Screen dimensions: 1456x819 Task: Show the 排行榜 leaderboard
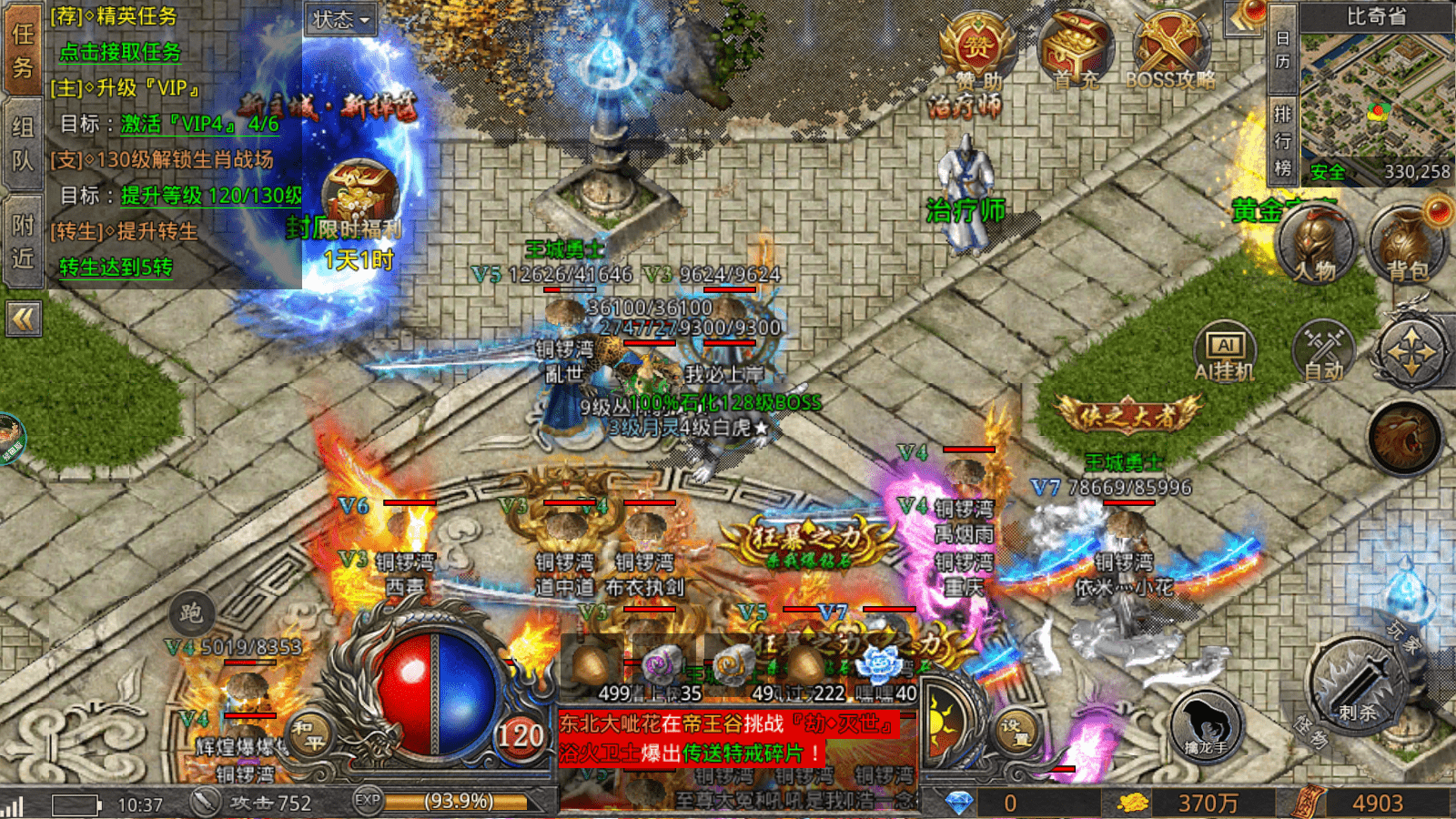pyautogui.click(x=1282, y=141)
